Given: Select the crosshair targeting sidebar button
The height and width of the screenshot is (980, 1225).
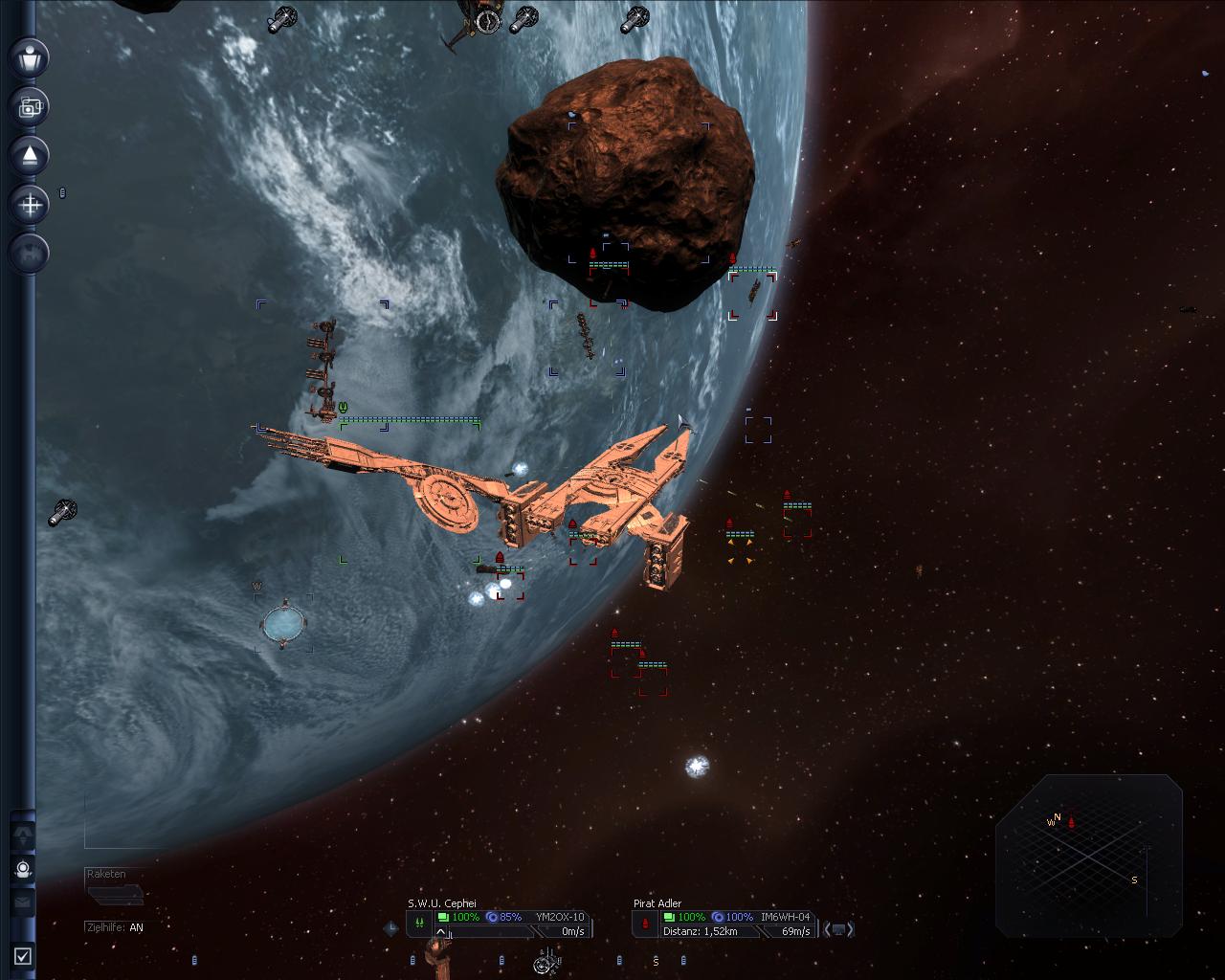Looking at the screenshot, I should coord(30,204).
